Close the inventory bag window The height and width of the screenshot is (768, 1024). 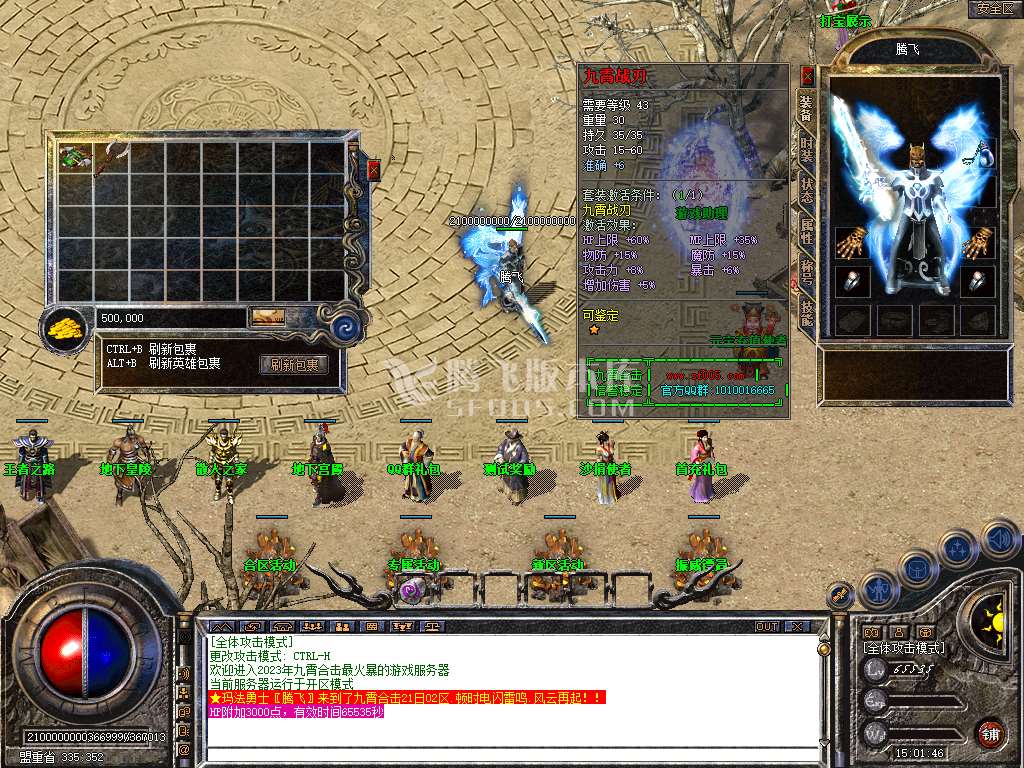pyautogui.click(x=374, y=171)
